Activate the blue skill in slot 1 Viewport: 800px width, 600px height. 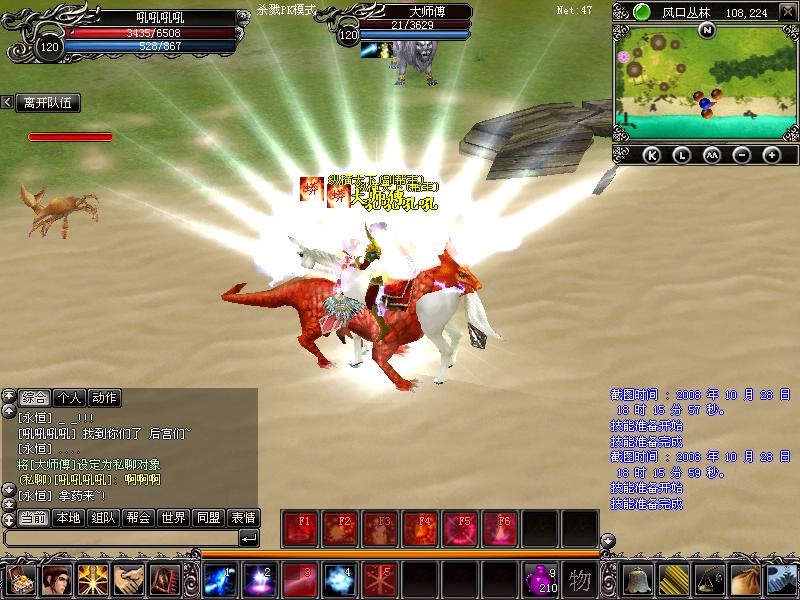[220, 580]
